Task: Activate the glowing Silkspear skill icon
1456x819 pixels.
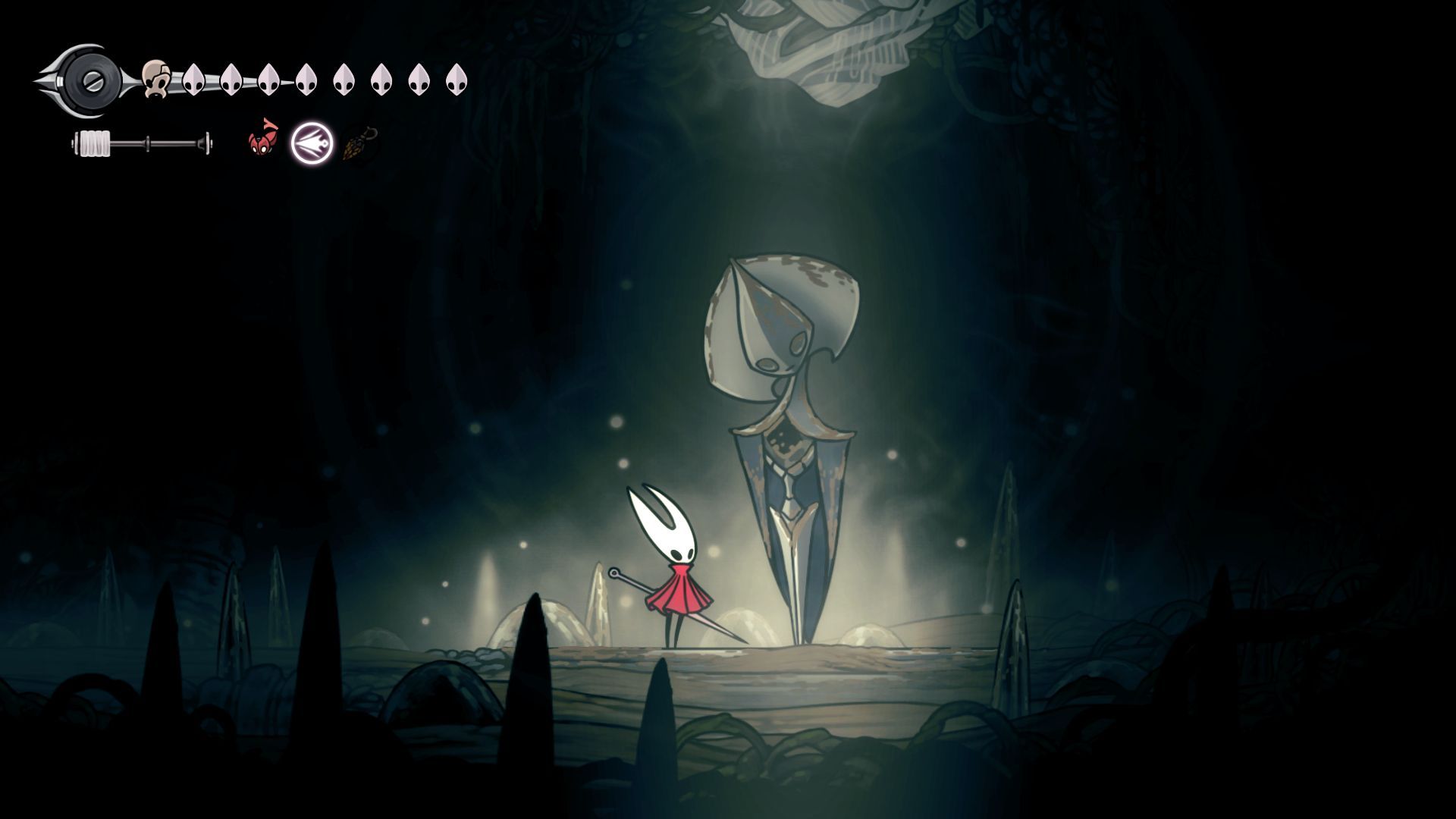Action: point(312,143)
